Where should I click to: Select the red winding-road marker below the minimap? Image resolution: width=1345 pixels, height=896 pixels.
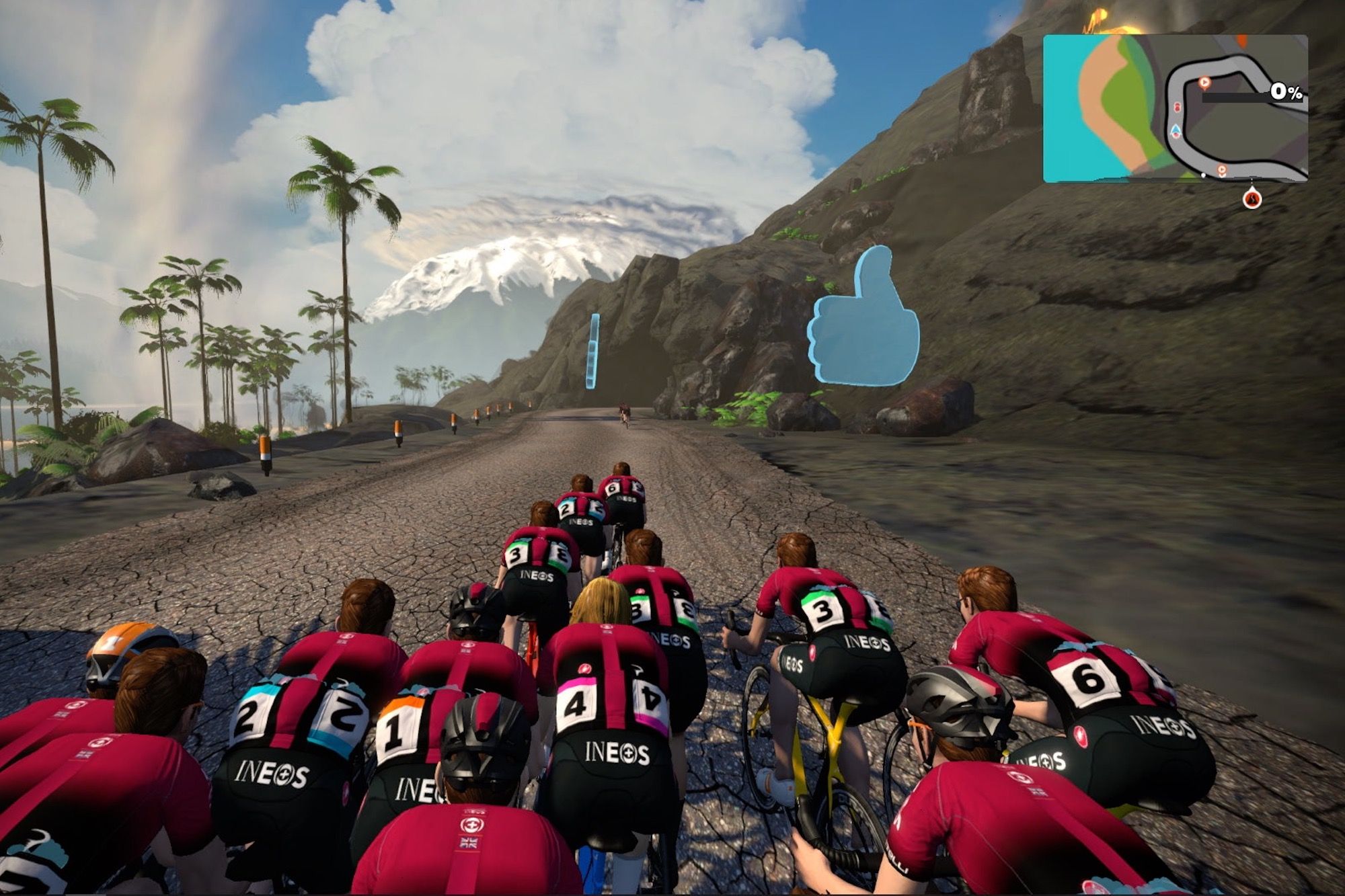1252,199
